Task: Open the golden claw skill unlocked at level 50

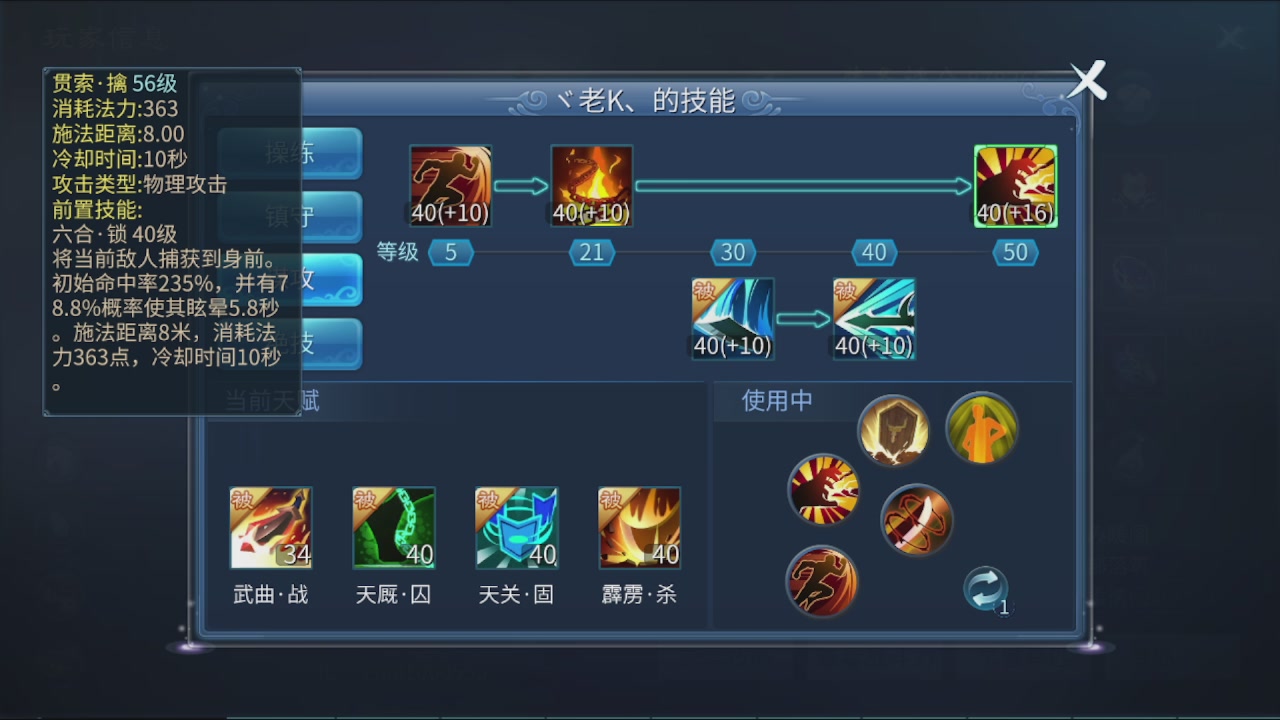Action: pyautogui.click(x=1015, y=185)
